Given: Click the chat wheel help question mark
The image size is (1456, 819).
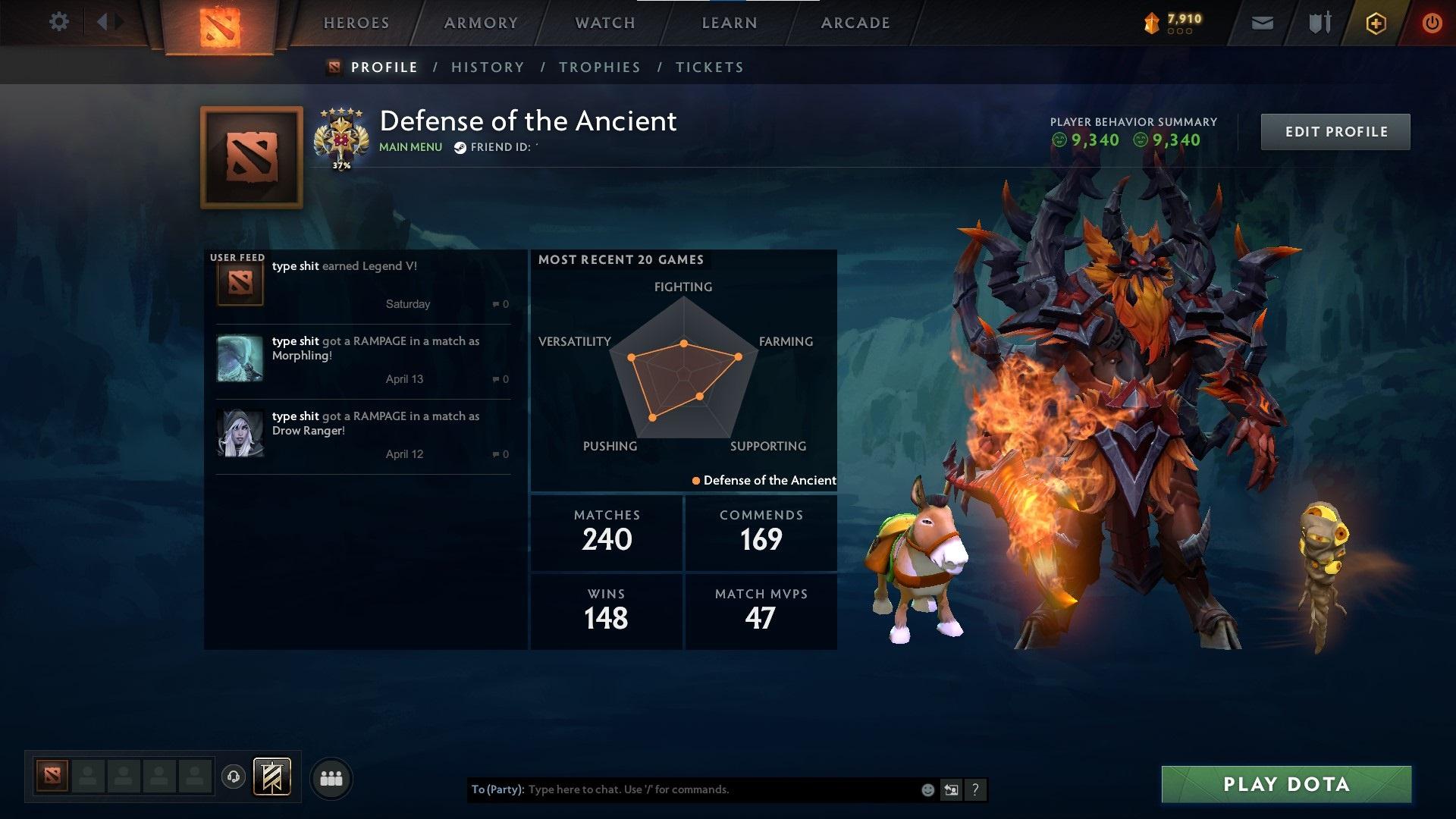Looking at the screenshot, I should pyautogui.click(x=975, y=789).
